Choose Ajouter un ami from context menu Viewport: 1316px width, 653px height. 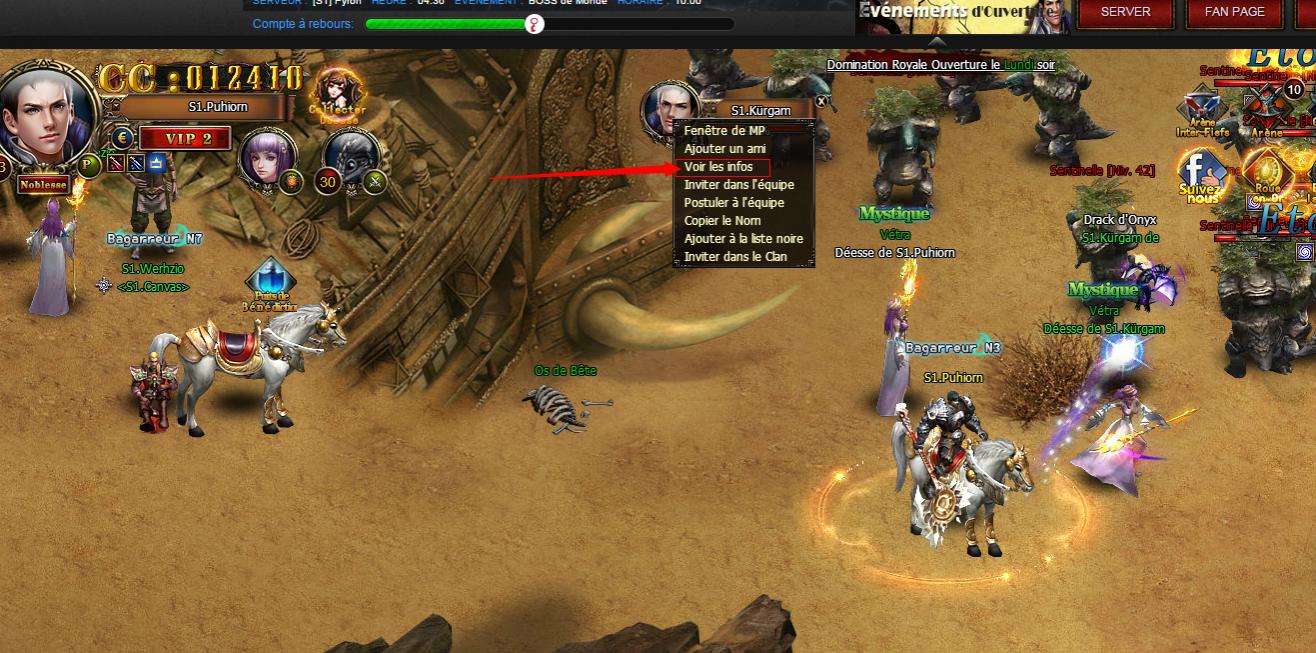[x=724, y=149]
